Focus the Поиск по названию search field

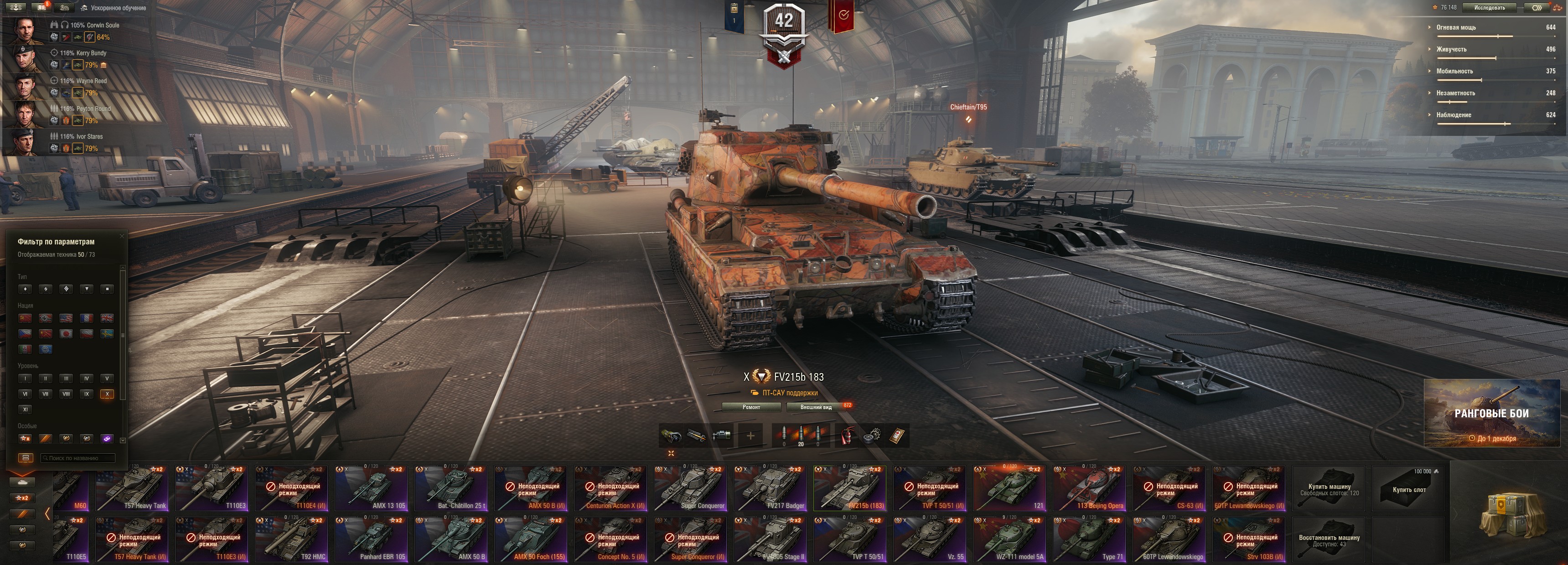tap(78, 458)
